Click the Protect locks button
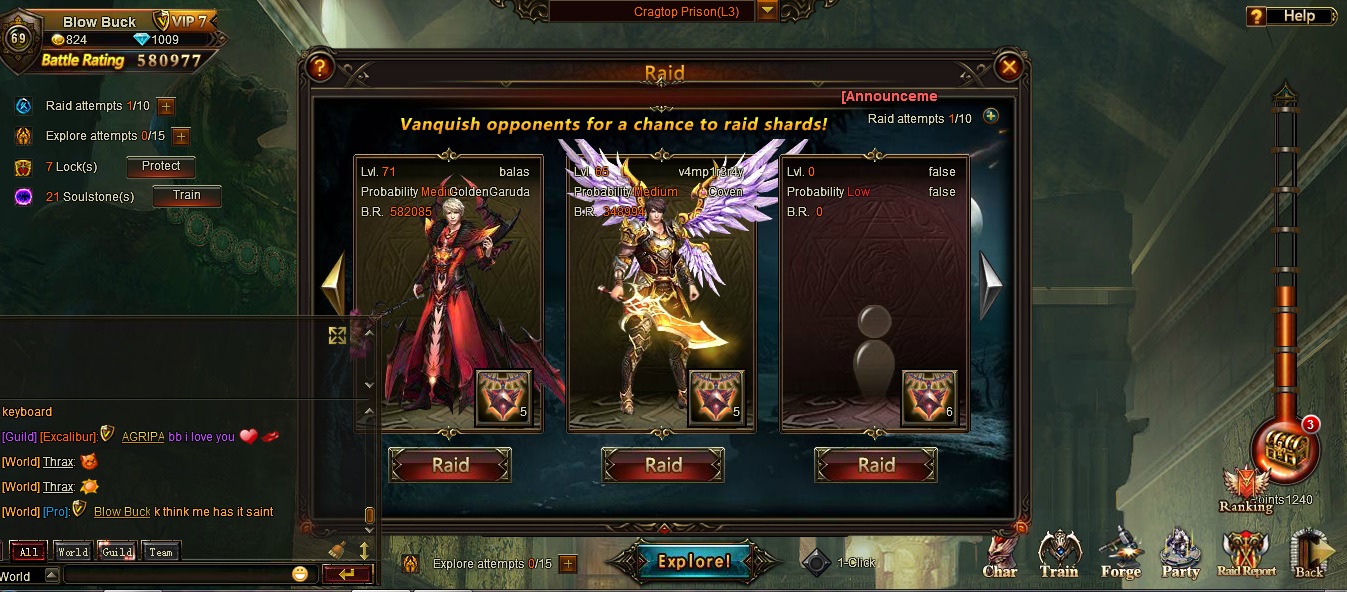Viewport: 1347px width, 592px height. (x=160, y=167)
